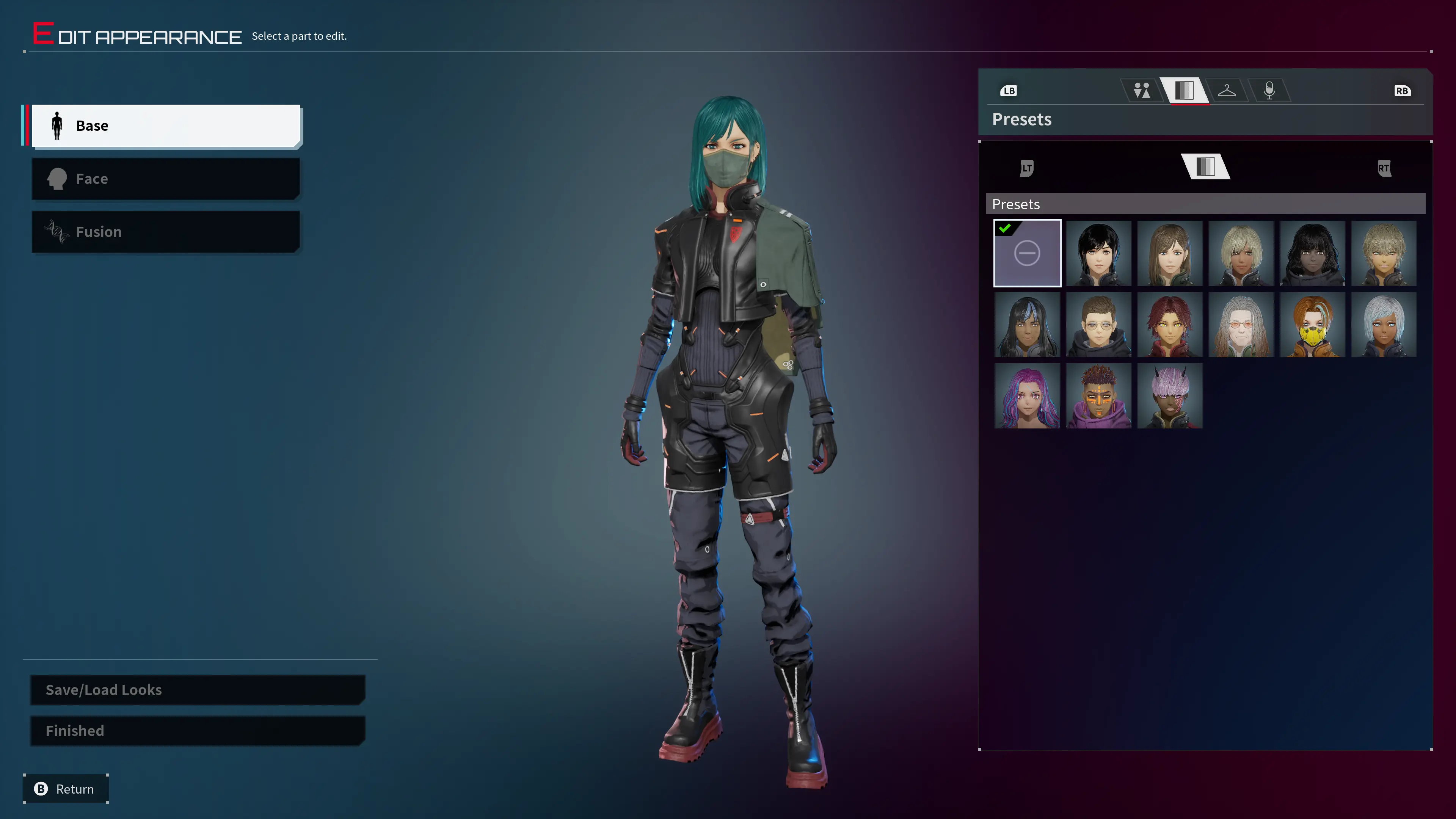Screen dimensions: 1456x819
Task: Open the Face editing section
Action: [165, 179]
